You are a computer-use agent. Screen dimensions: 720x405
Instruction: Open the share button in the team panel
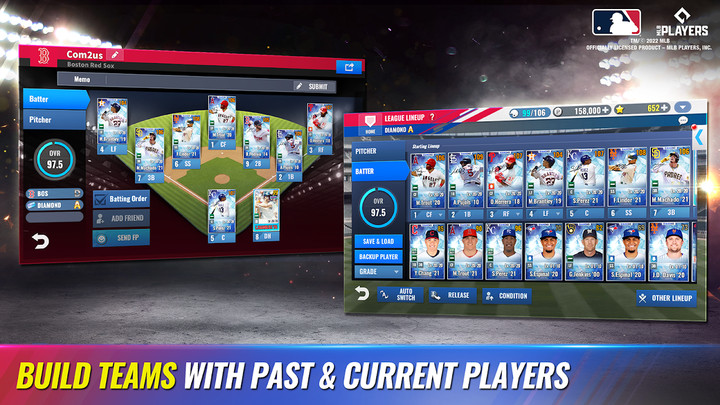[x=350, y=67]
